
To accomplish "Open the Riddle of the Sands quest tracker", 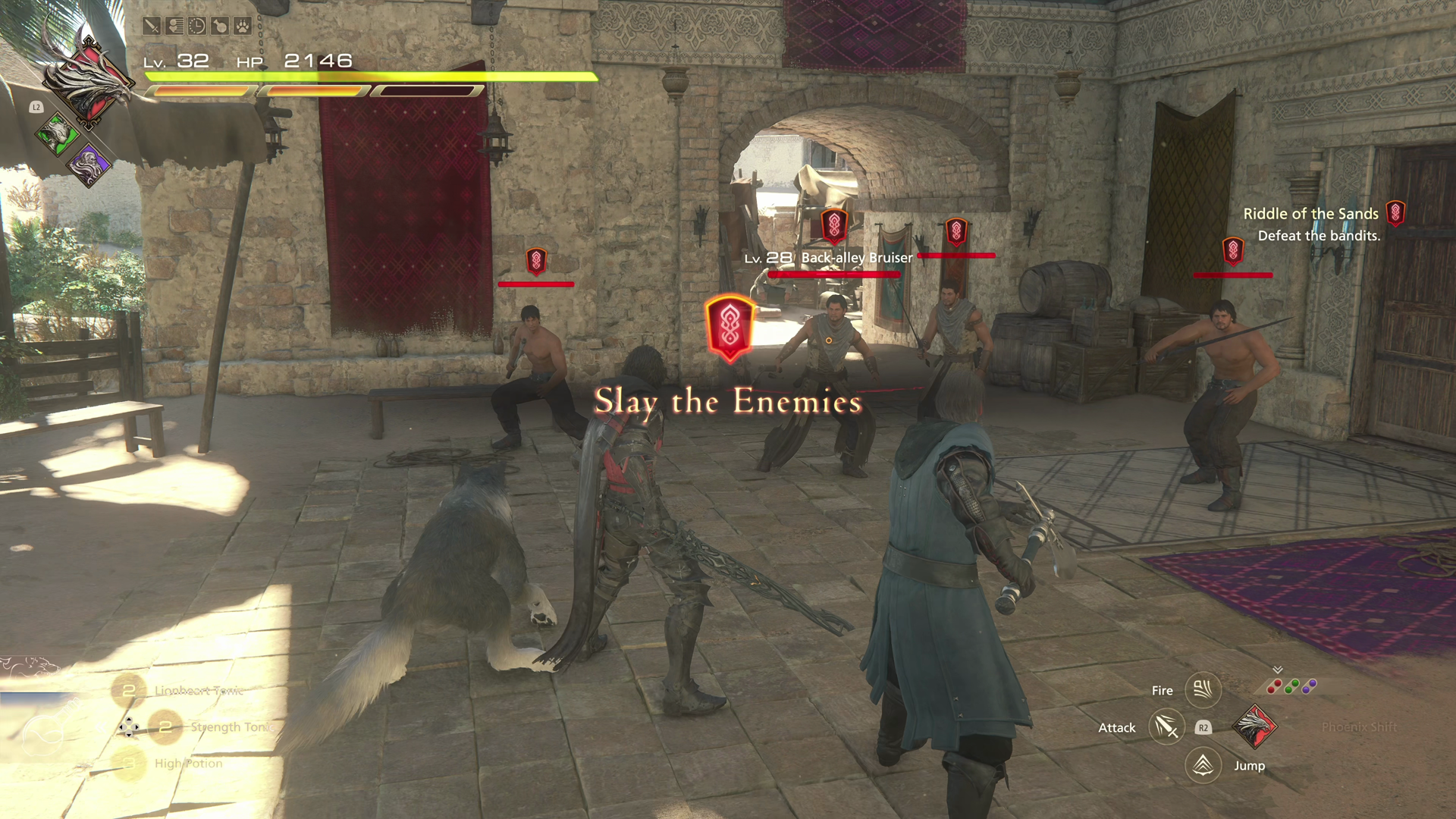I will [1311, 214].
